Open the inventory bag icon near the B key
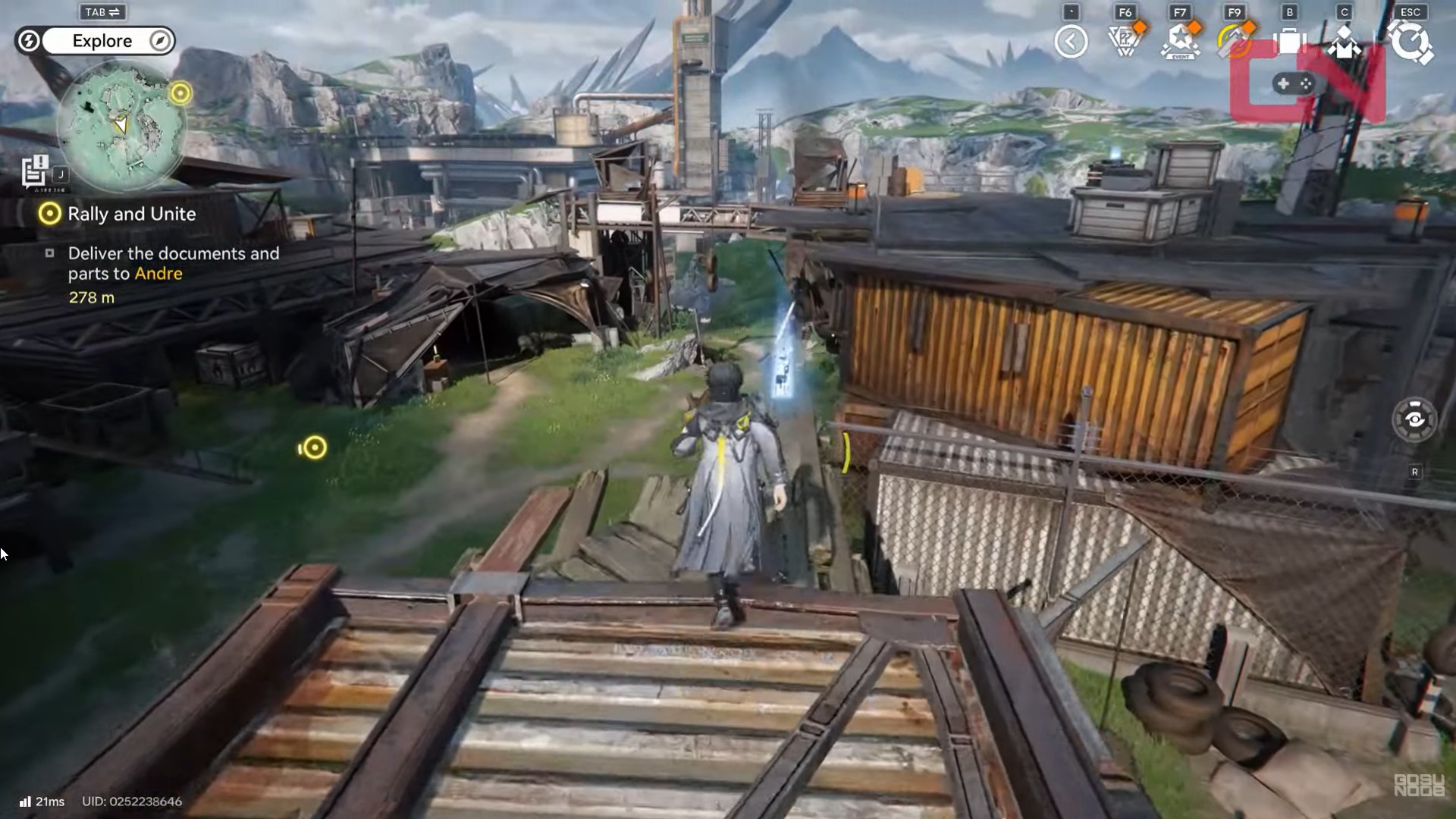 coord(1291,42)
